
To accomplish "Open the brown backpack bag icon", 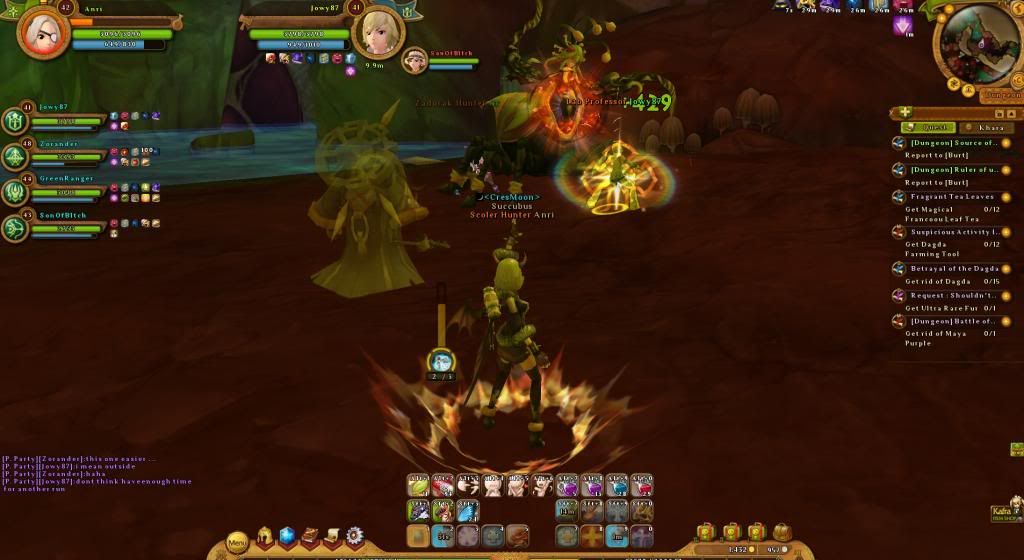I will tap(782, 531).
